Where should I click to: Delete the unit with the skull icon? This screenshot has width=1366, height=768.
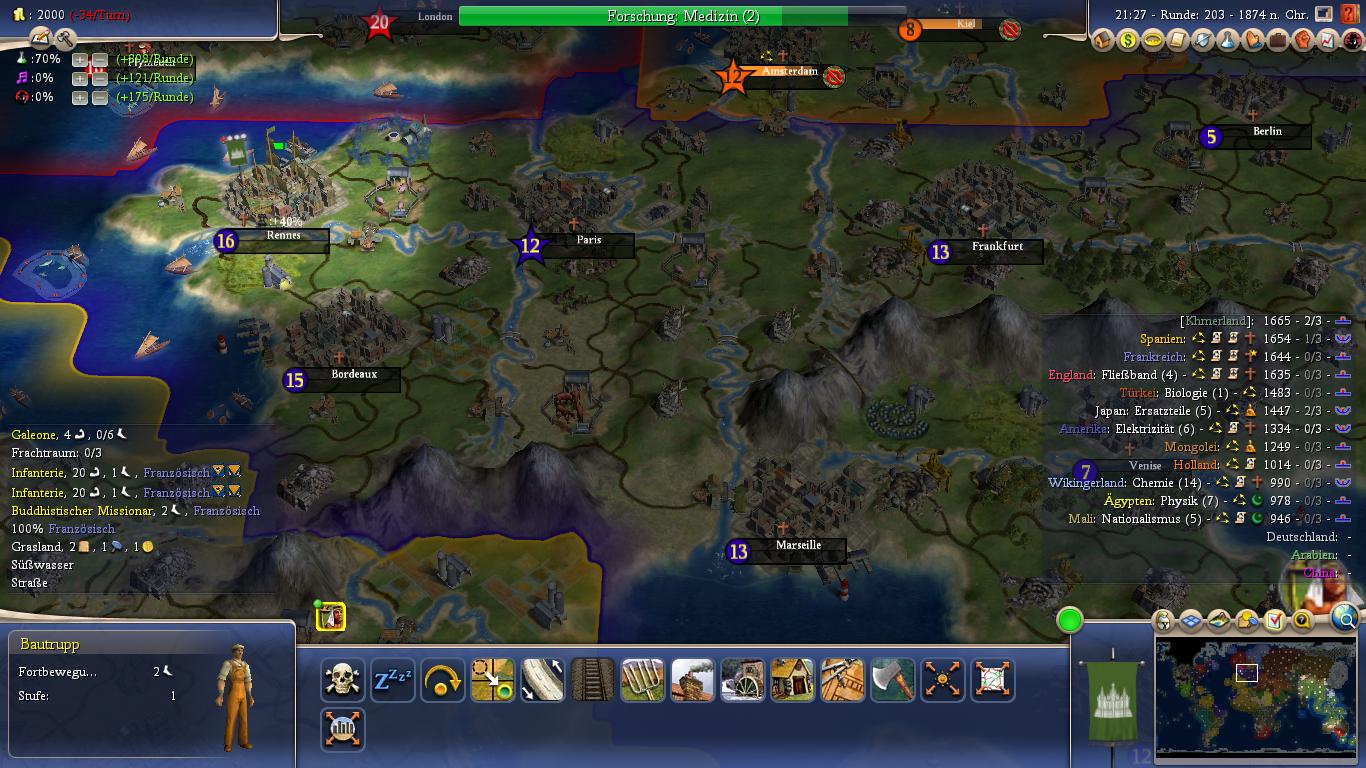343,680
